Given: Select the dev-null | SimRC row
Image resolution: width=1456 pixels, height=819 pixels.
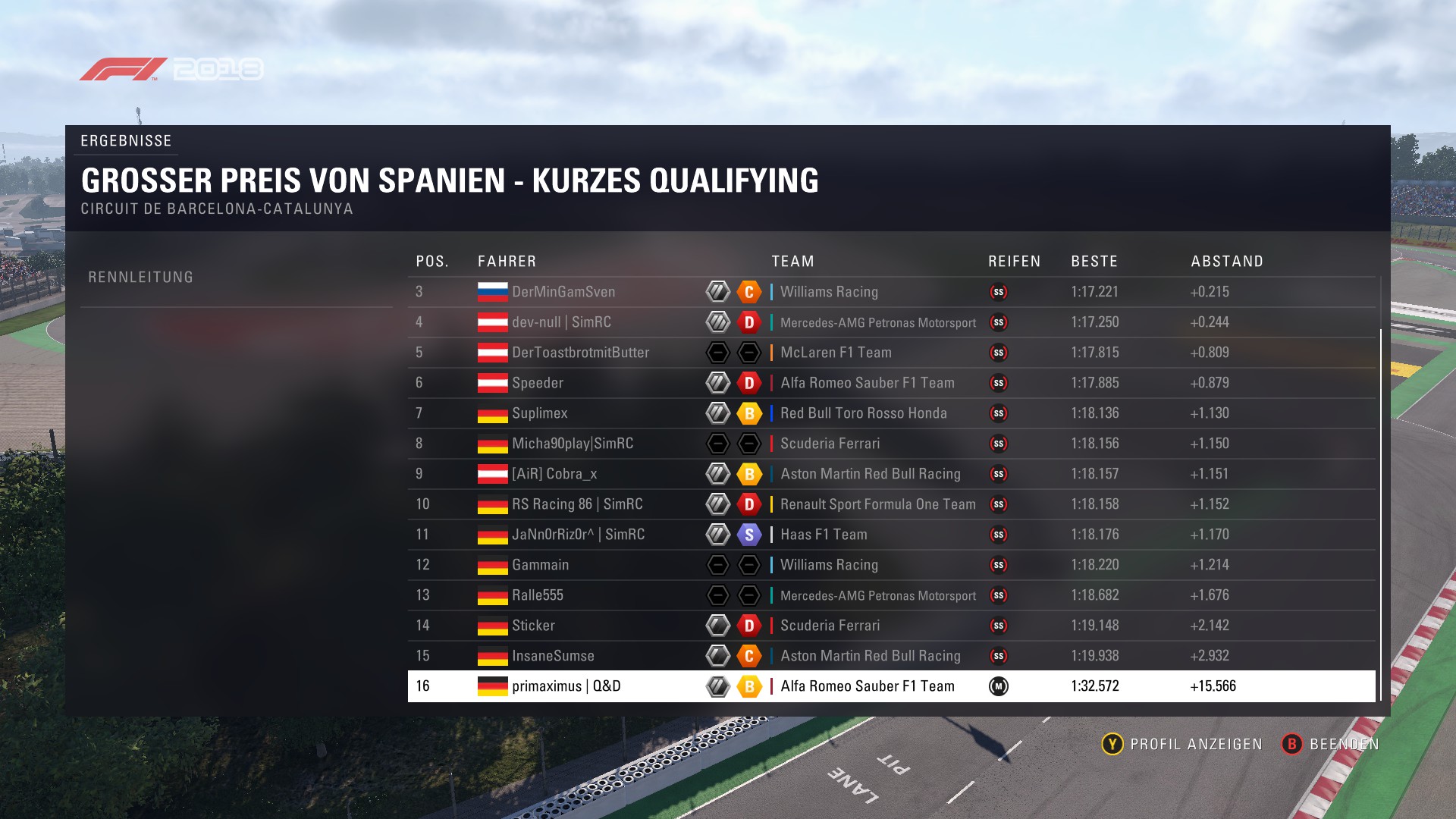Looking at the screenshot, I should [x=561, y=322].
